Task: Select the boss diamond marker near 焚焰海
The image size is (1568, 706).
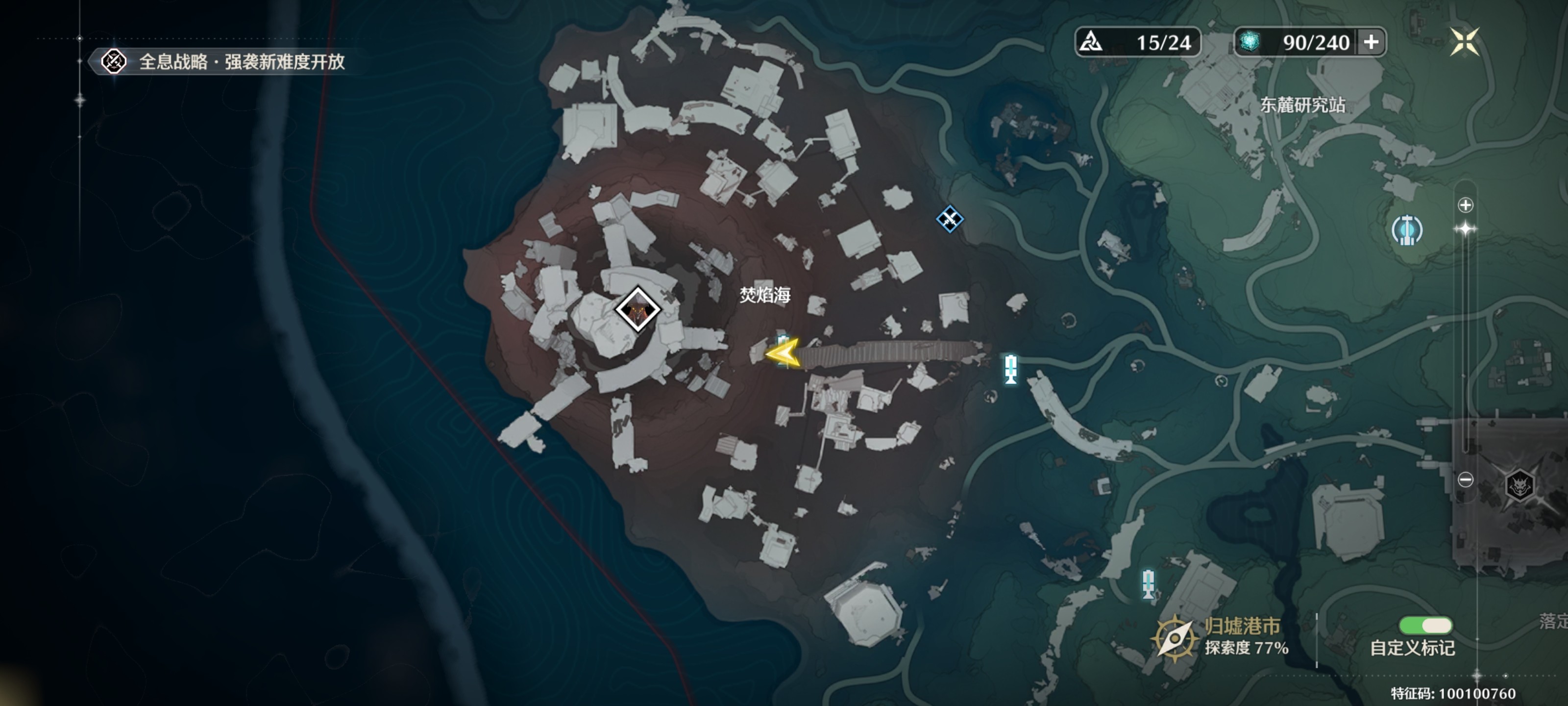Action: (637, 309)
